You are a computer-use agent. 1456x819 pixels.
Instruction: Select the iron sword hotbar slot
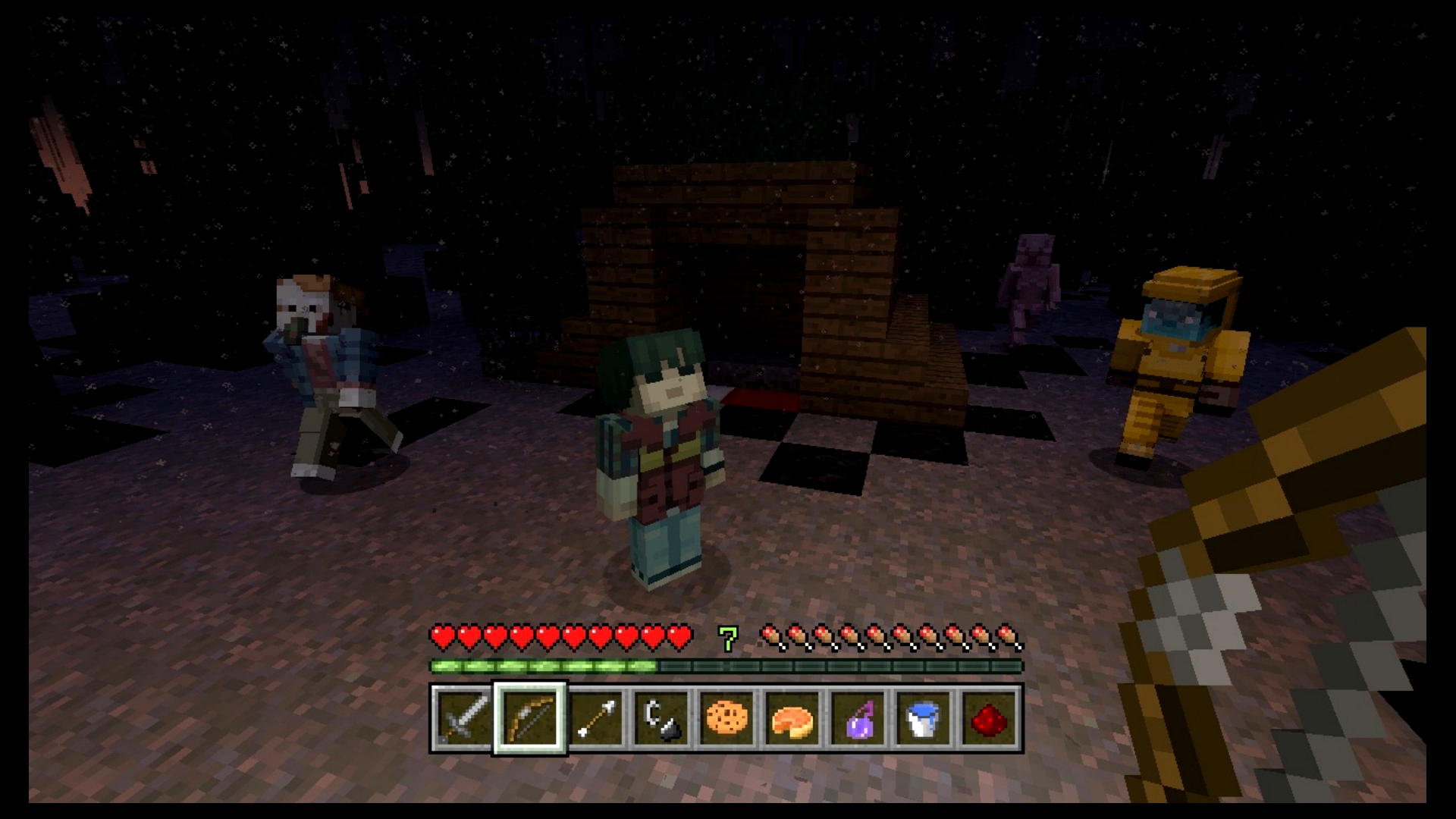point(463,717)
